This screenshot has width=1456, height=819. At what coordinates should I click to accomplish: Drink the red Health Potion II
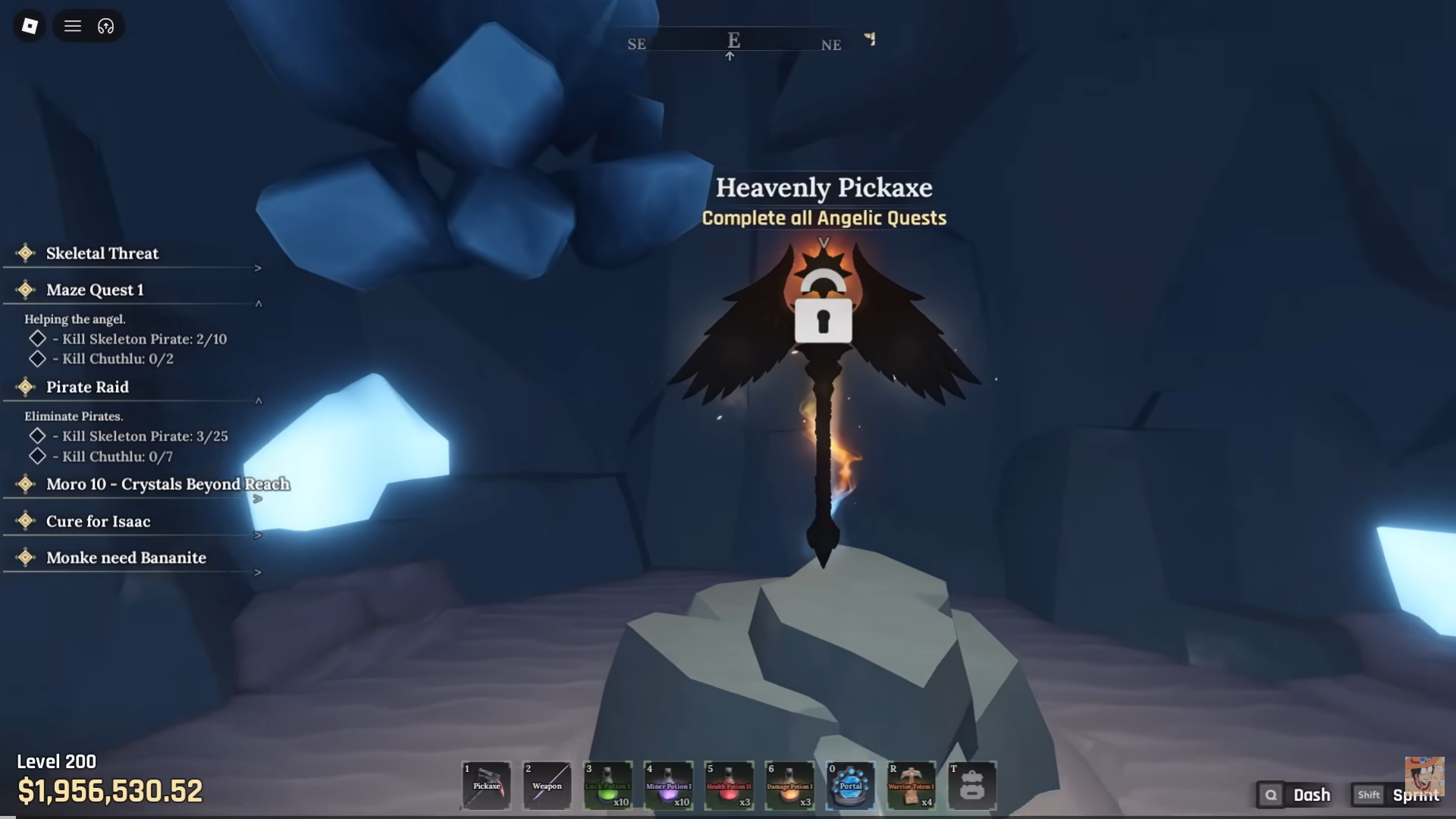[x=729, y=786]
